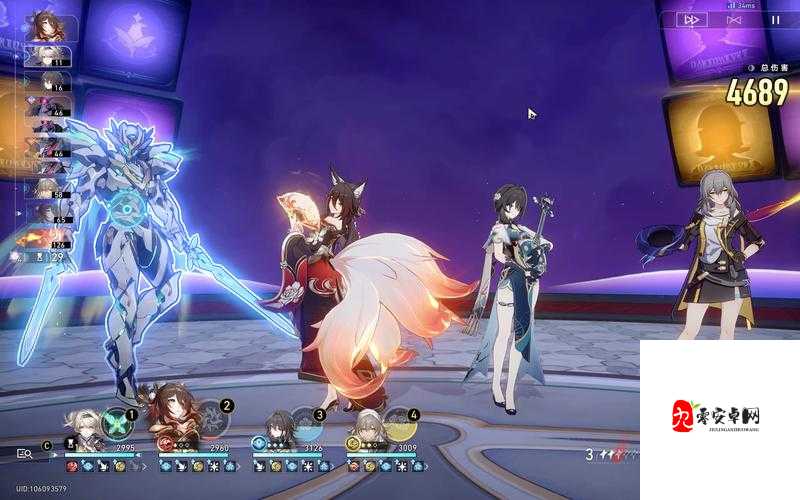Select the grey-haired fourth party portrait
Image resolution: width=800 pixels, height=500 pixels.
(369, 428)
